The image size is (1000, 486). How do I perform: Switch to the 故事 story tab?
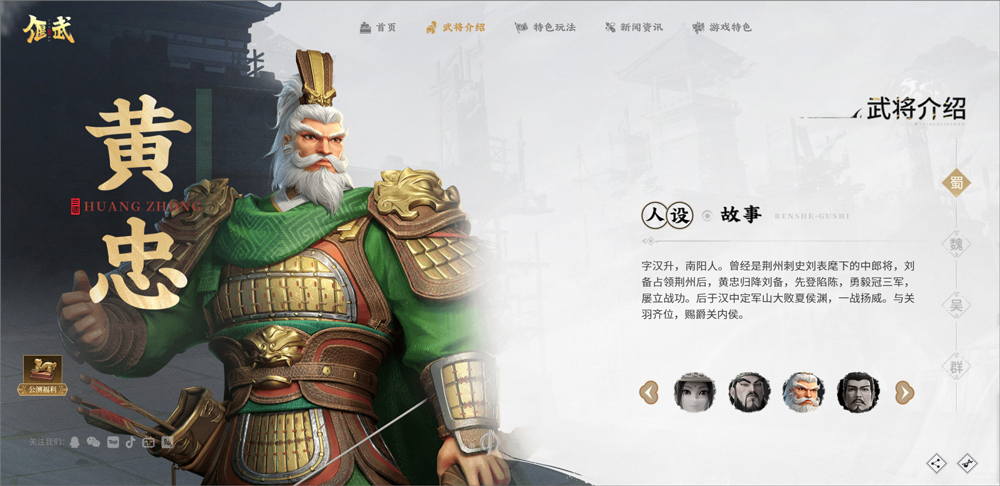click(741, 215)
